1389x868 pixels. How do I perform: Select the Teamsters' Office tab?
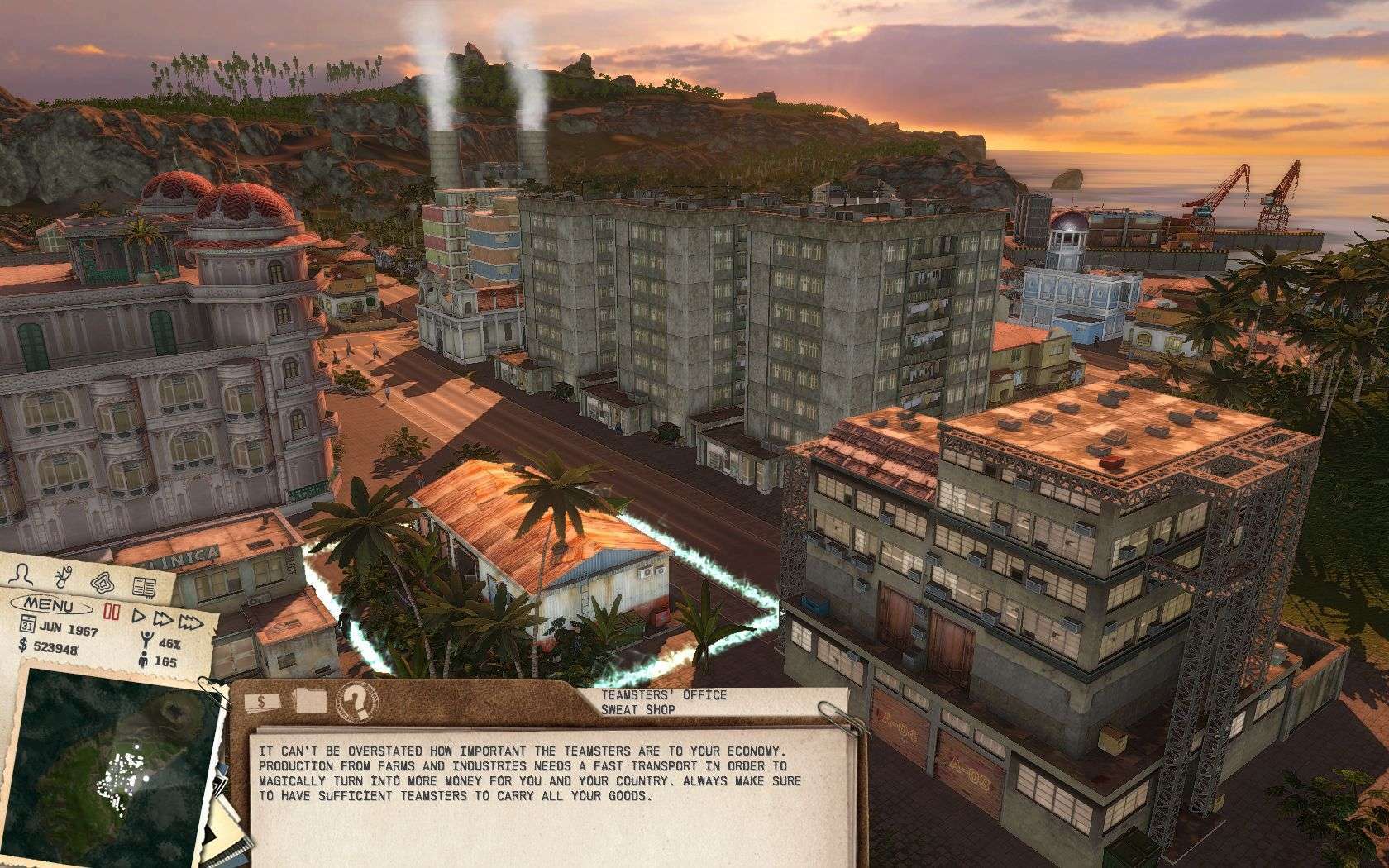click(x=663, y=694)
